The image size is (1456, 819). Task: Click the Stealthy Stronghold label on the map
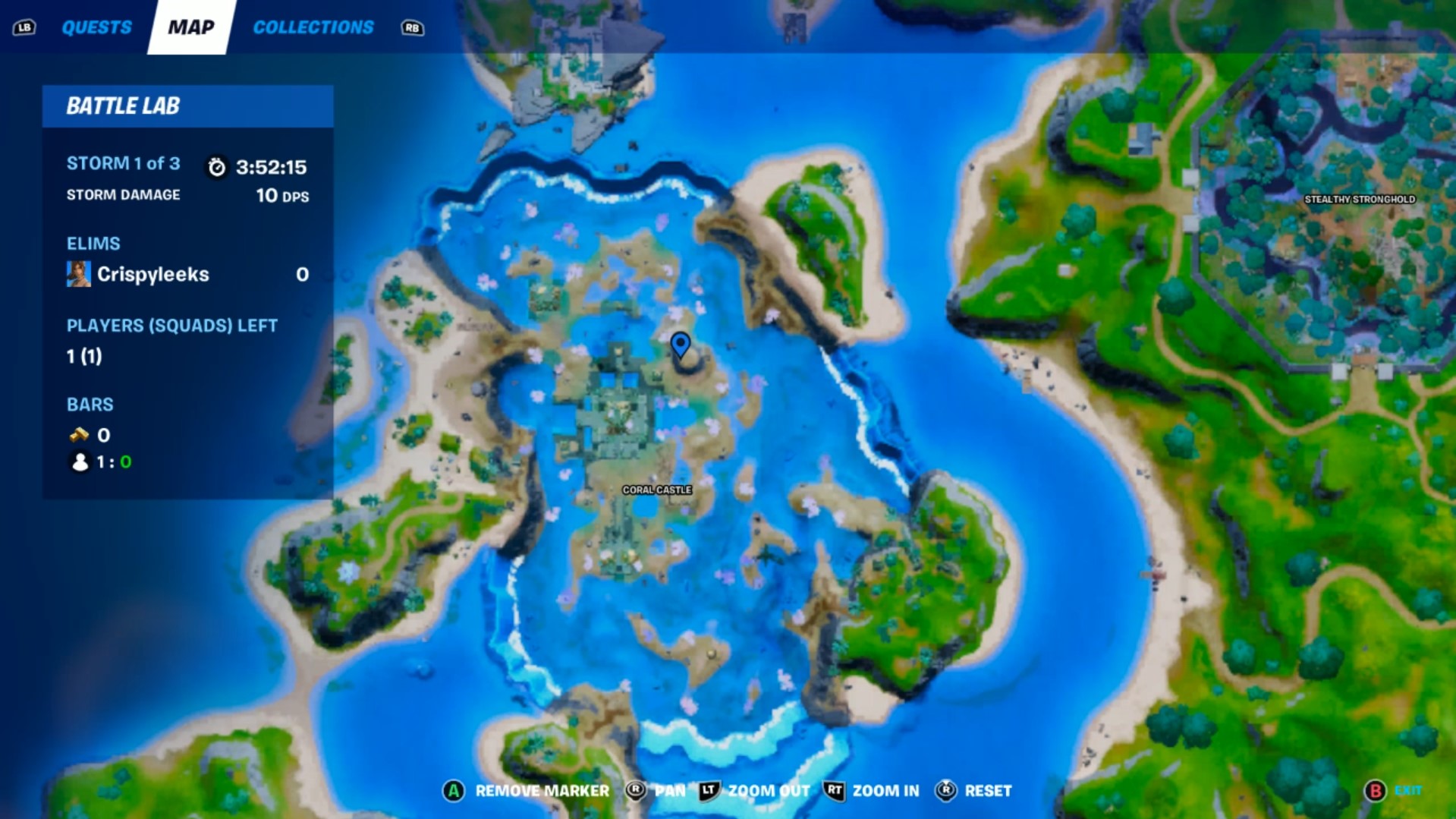pos(1358,200)
